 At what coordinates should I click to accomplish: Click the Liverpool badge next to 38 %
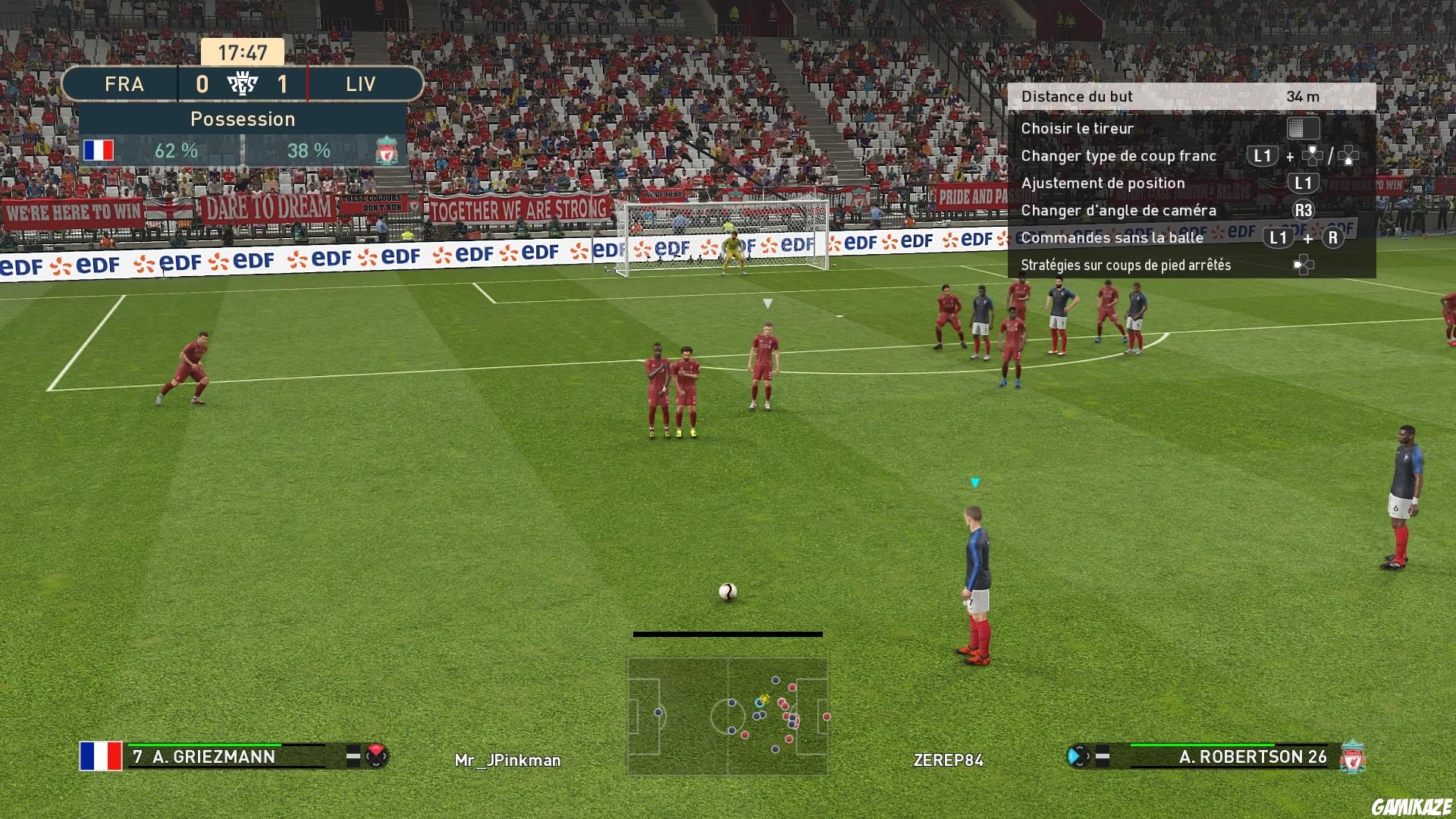point(385,150)
